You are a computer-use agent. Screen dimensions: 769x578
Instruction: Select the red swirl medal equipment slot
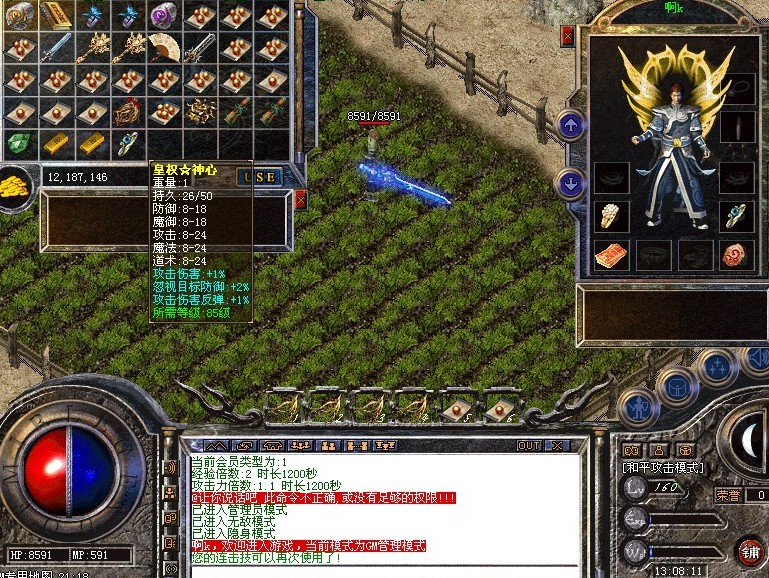(x=737, y=254)
